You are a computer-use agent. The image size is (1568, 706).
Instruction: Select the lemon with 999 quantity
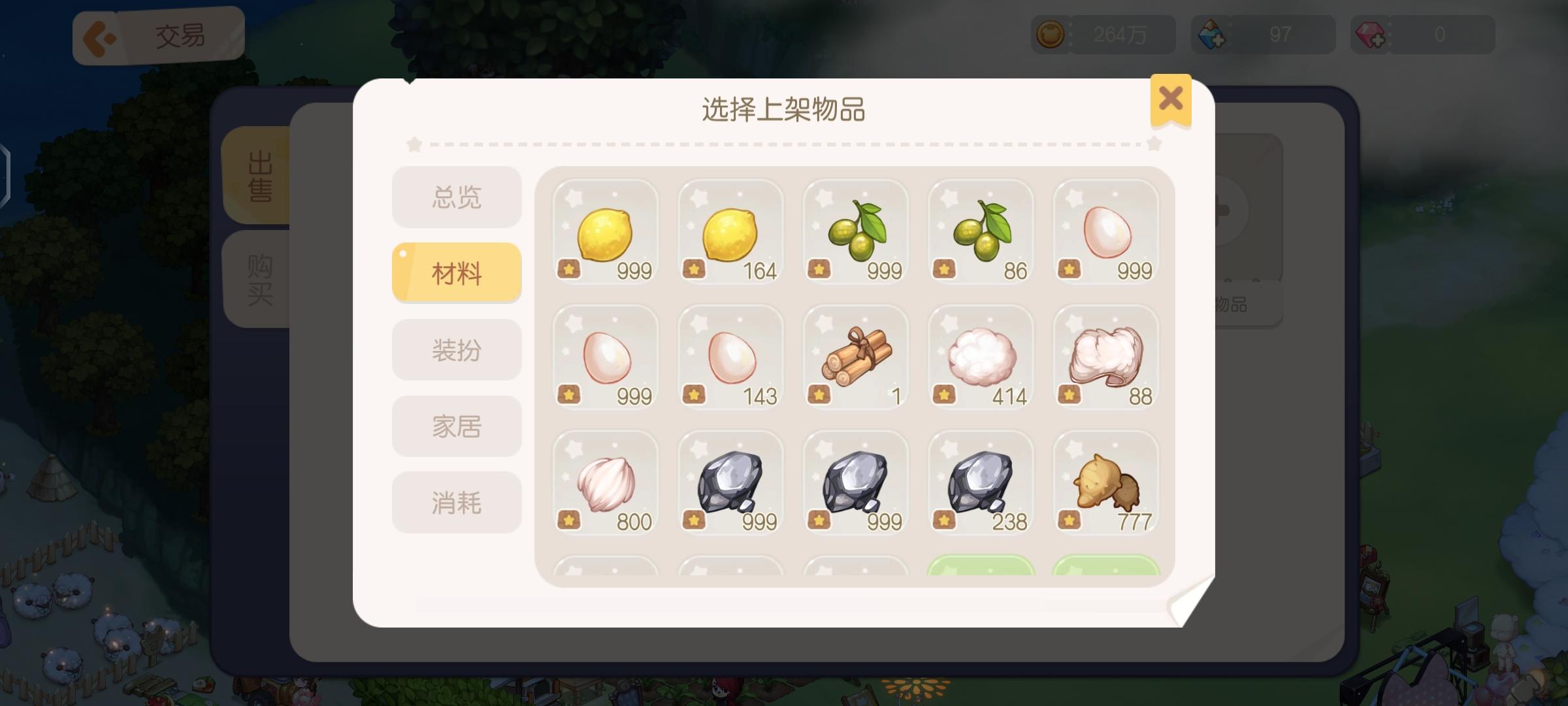(x=604, y=235)
